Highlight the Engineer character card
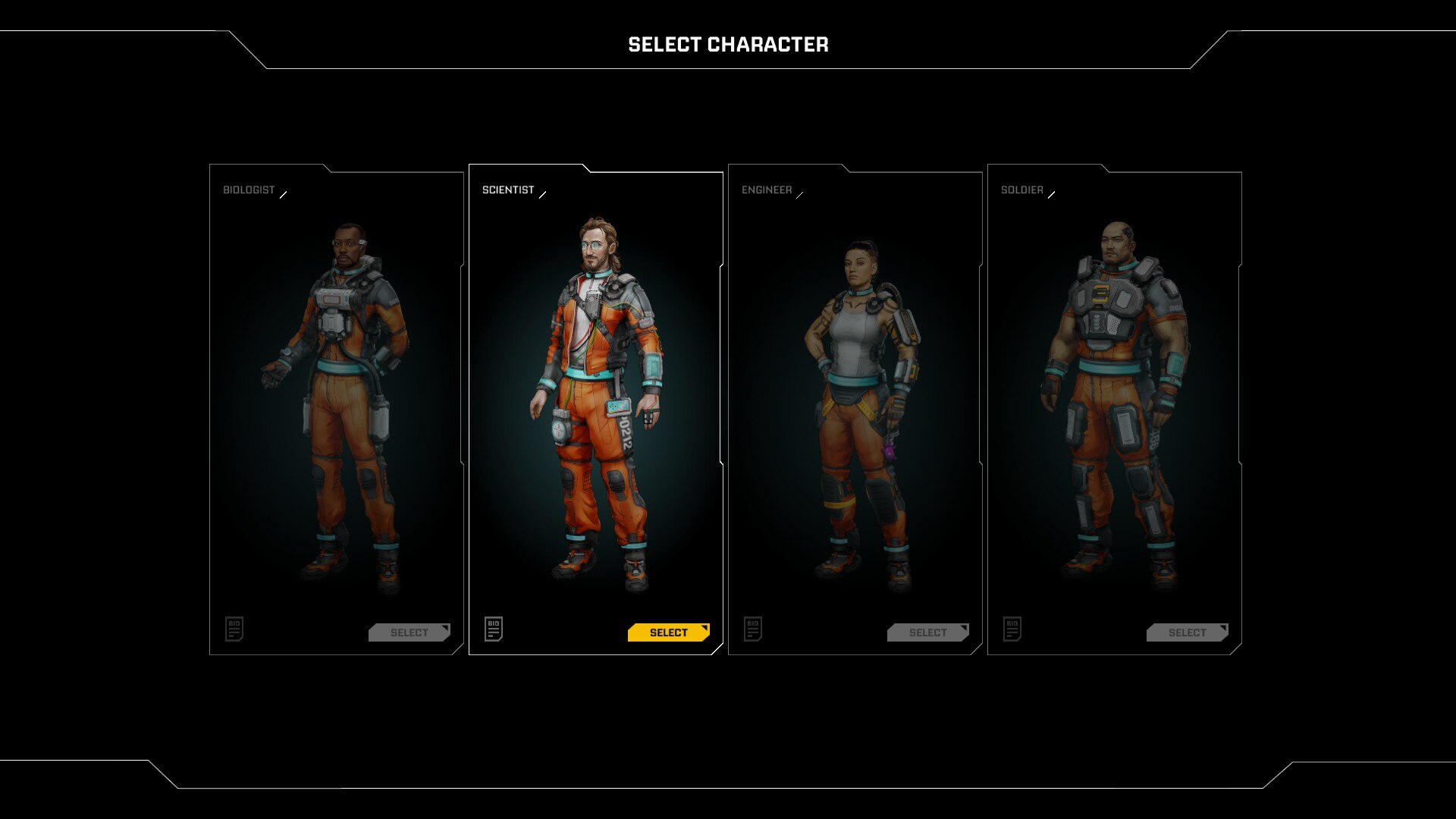 [x=855, y=402]
